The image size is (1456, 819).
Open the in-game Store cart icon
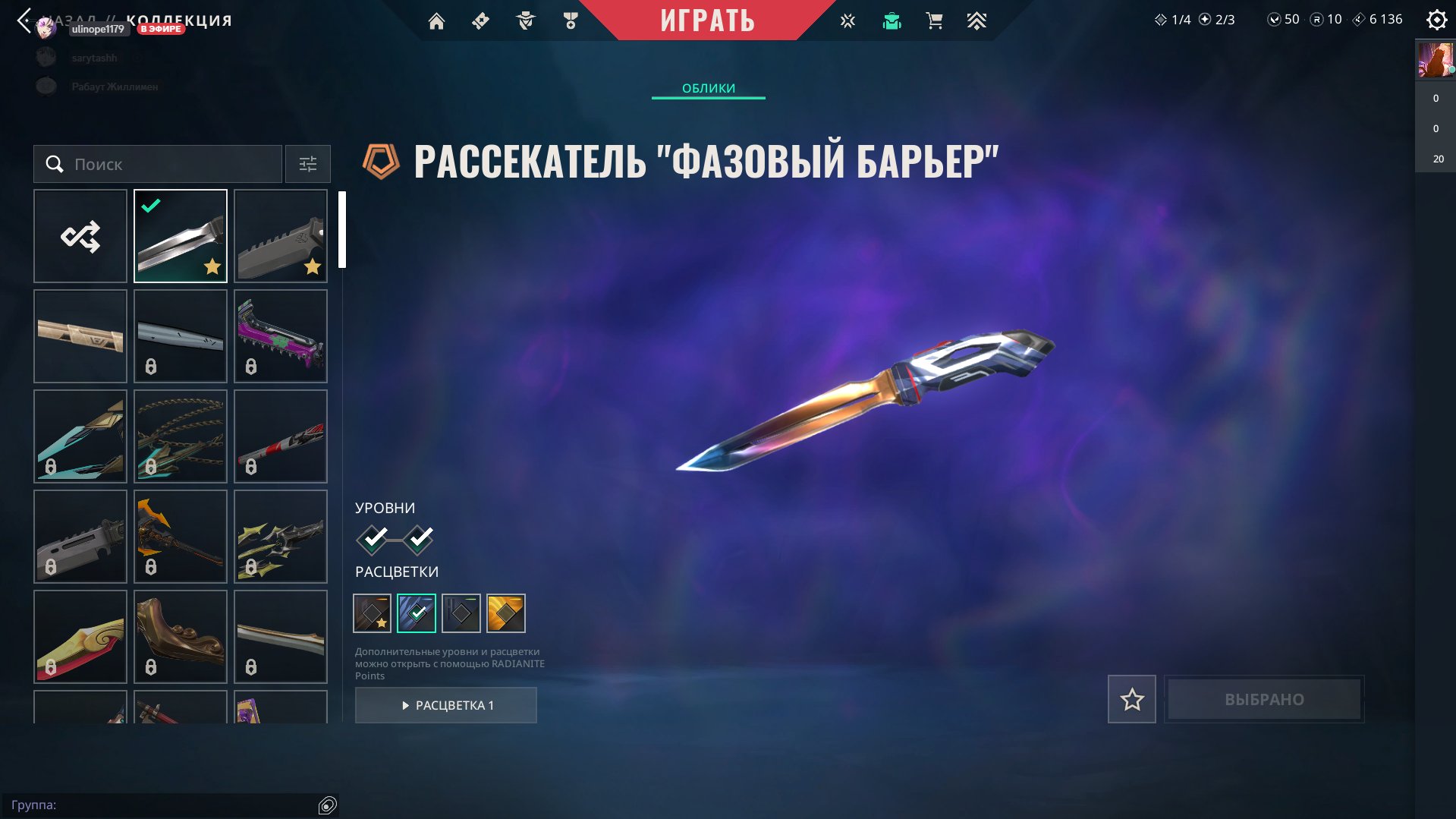[934, 20]
